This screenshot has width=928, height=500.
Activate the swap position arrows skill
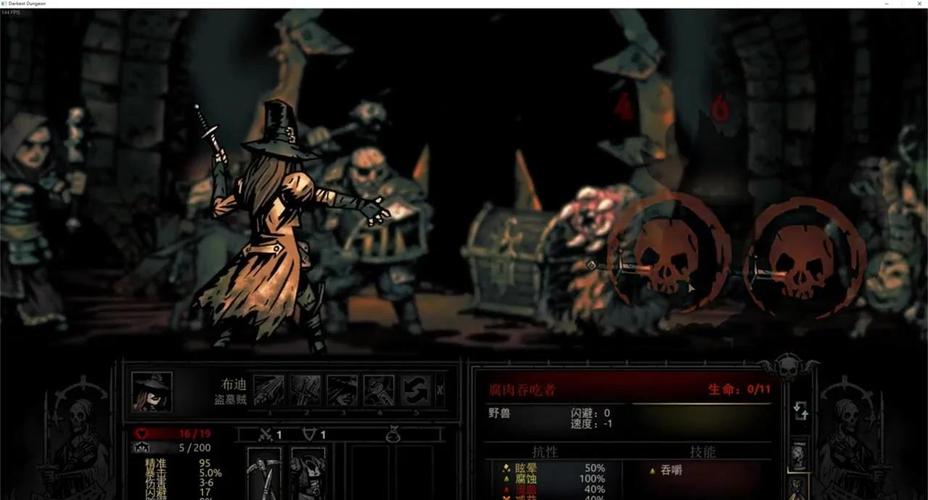point(415,390)
